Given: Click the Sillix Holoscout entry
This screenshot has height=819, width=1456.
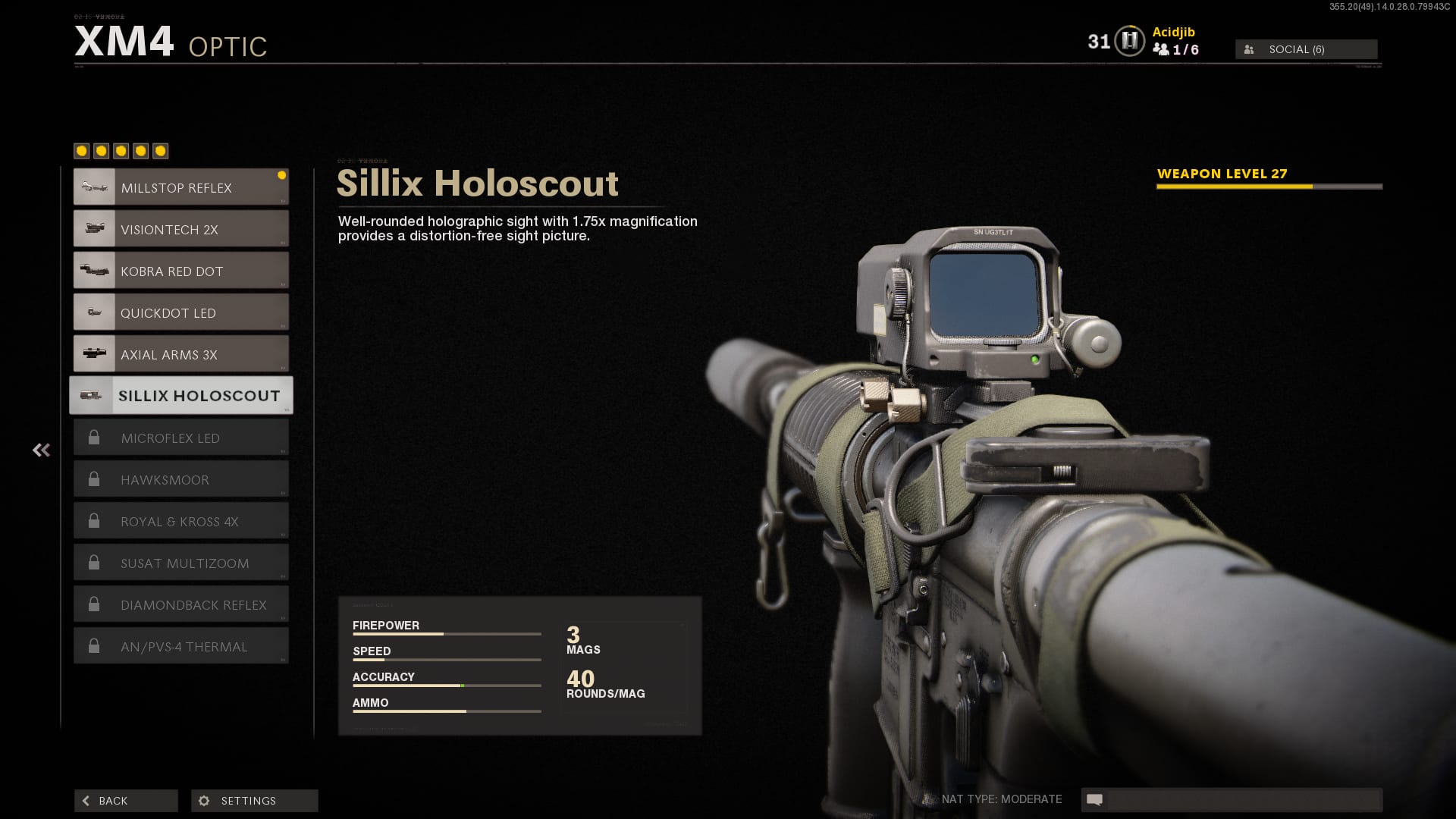Looking at the screenshot, I should click(180, 395).
